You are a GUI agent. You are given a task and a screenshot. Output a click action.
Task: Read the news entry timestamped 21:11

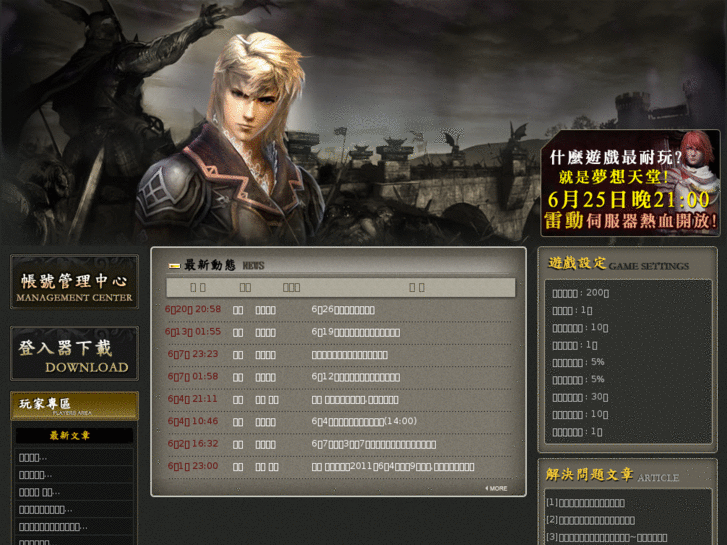pos(355,399)
